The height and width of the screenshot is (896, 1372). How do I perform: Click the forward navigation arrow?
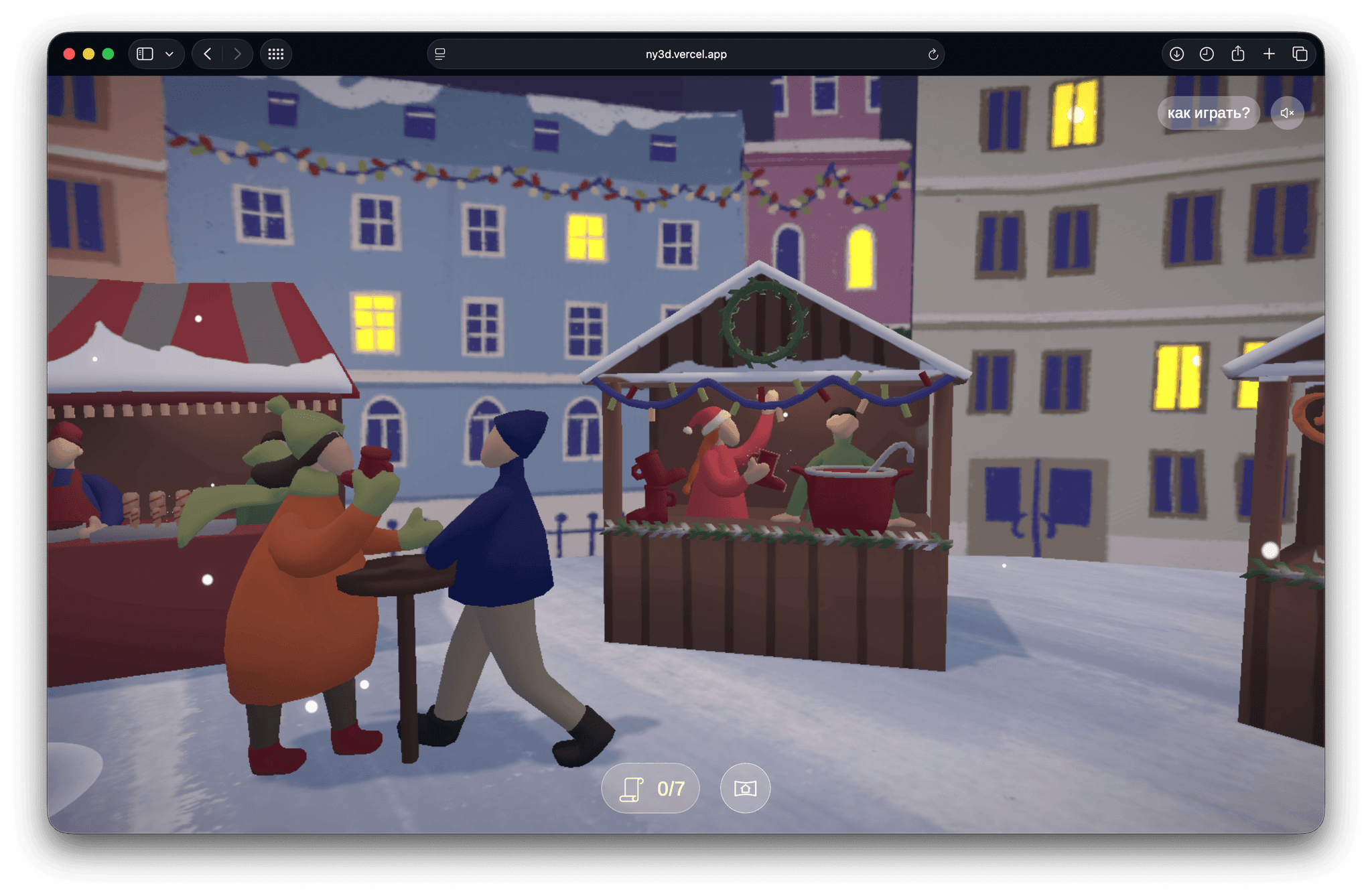[238, 54]
